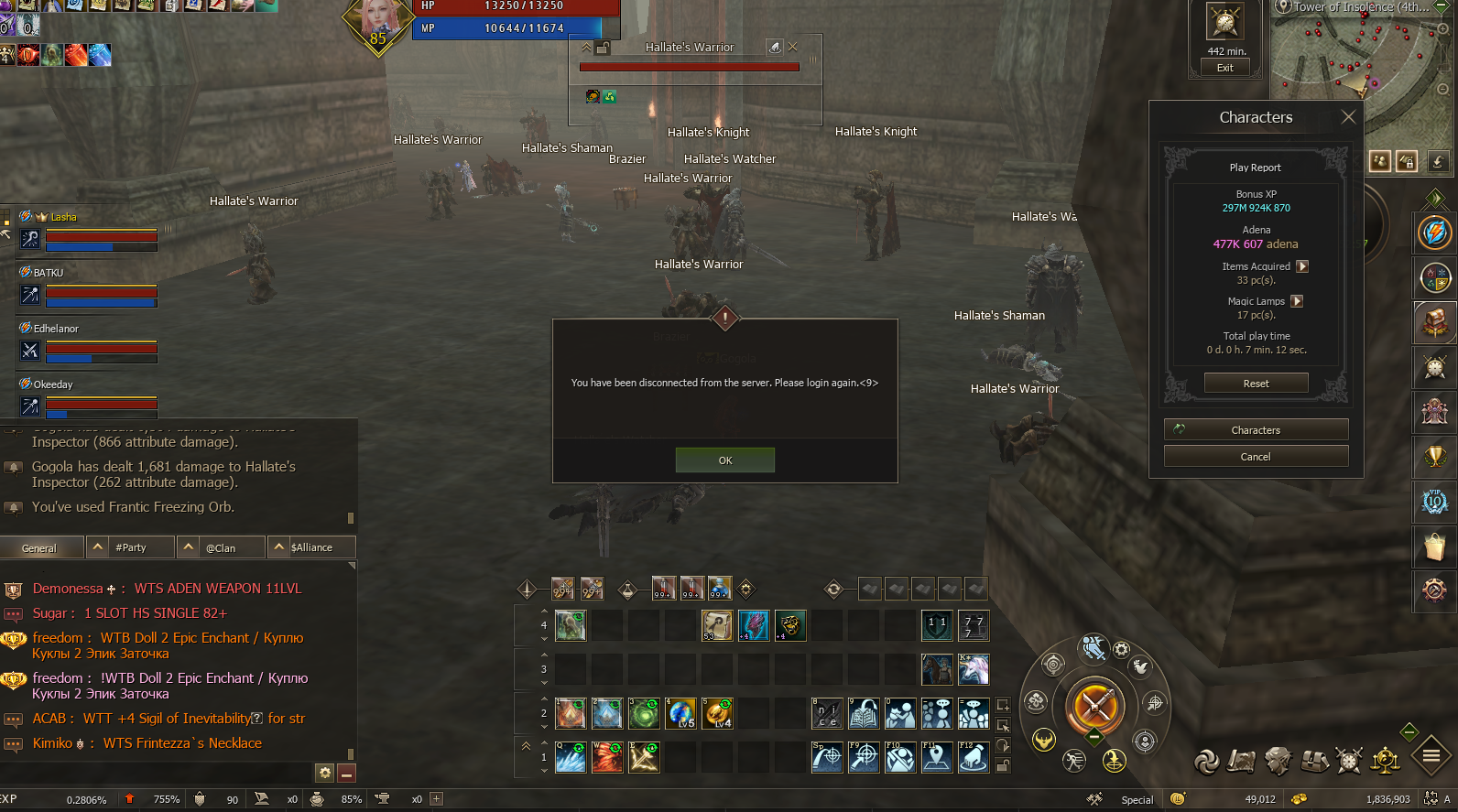Confirm the disconnect dialog with OK
This screenshot has height=812, width=1458.
pos(724,460)
